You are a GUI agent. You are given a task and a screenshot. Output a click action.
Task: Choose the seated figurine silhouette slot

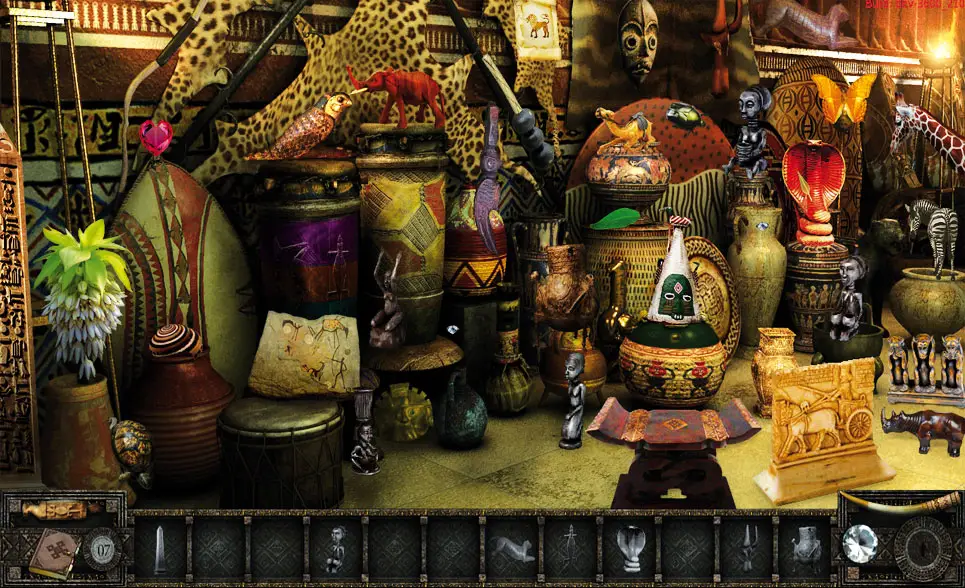coord(337,549)
